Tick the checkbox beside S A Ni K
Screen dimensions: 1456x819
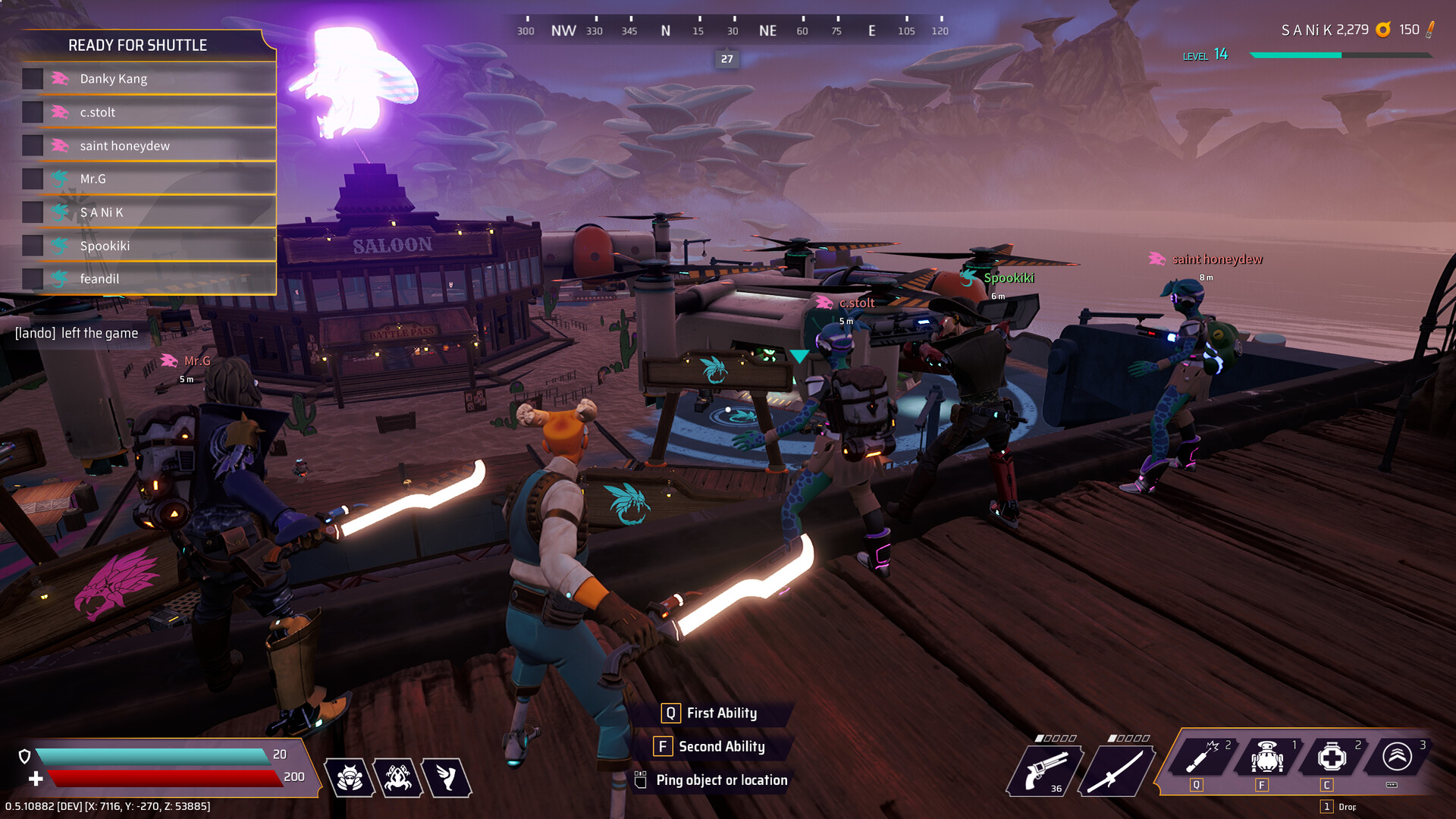click(x=33, y=212)
